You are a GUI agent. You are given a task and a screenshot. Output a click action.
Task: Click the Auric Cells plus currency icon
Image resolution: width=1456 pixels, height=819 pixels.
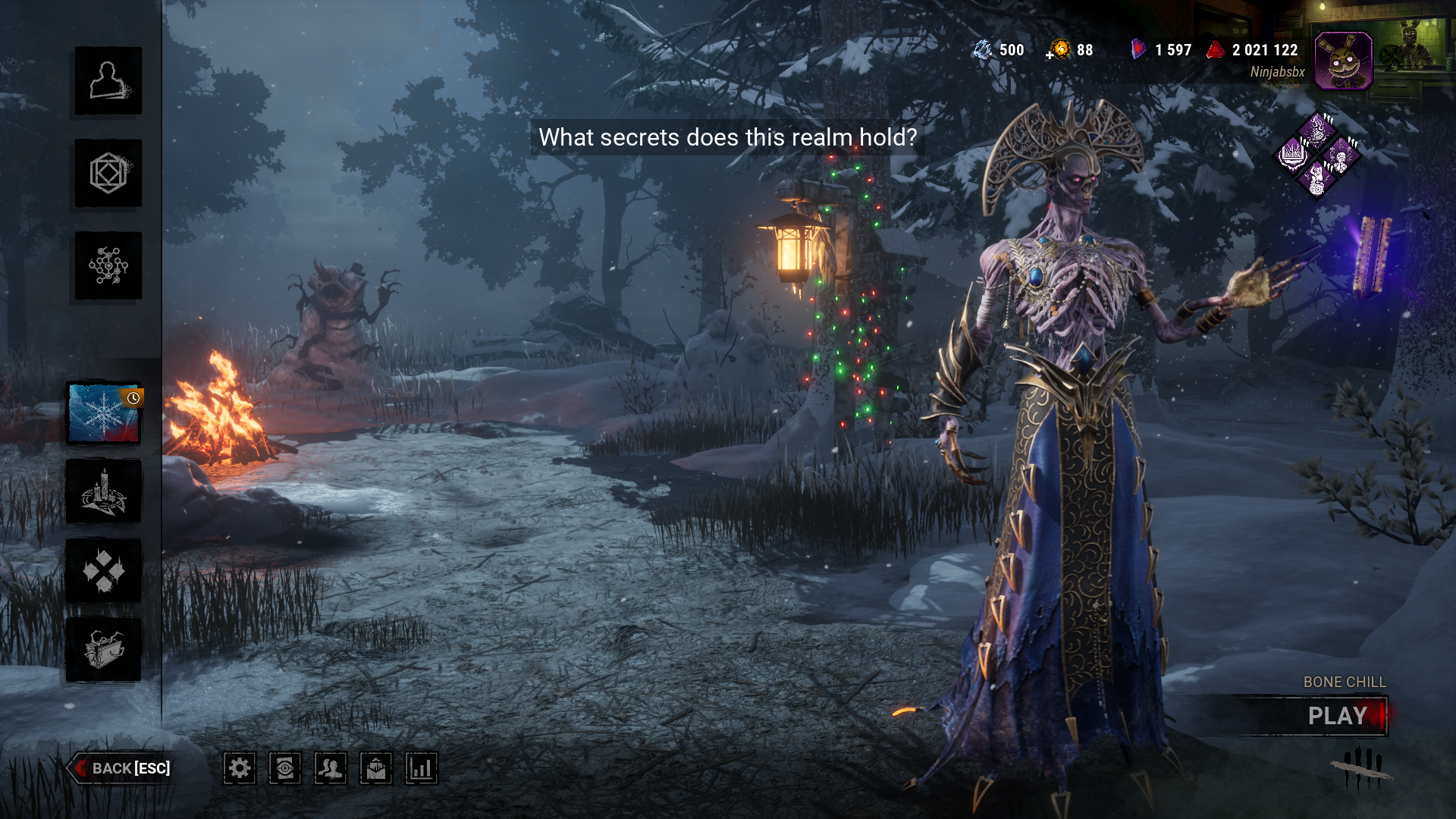1059,50
